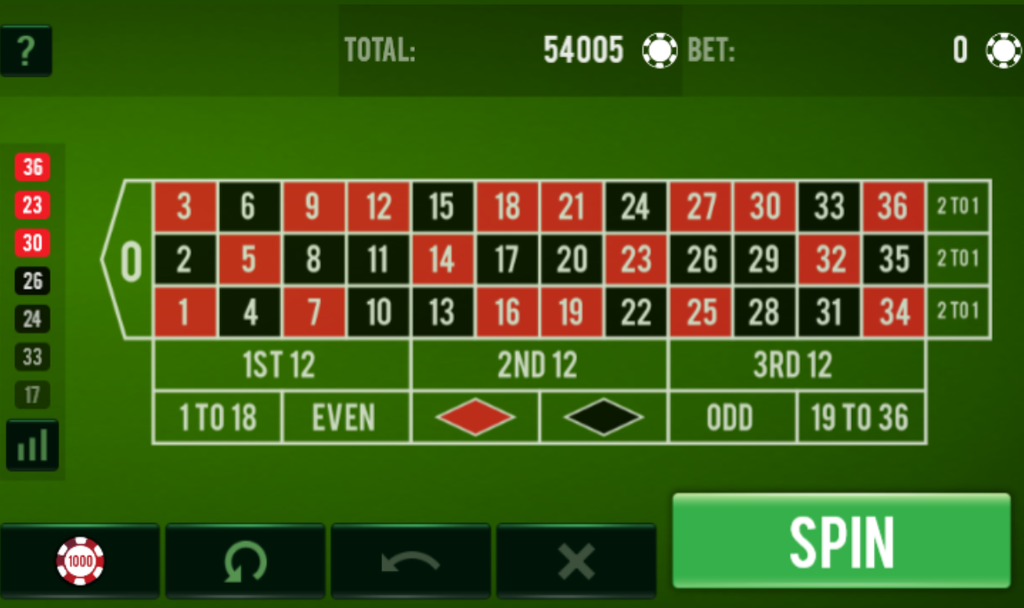Image resolution: width=1024 pixels, height=608 pixels.
Task: Click the green rebet circular arrow button
Action: tap(245, 561)
